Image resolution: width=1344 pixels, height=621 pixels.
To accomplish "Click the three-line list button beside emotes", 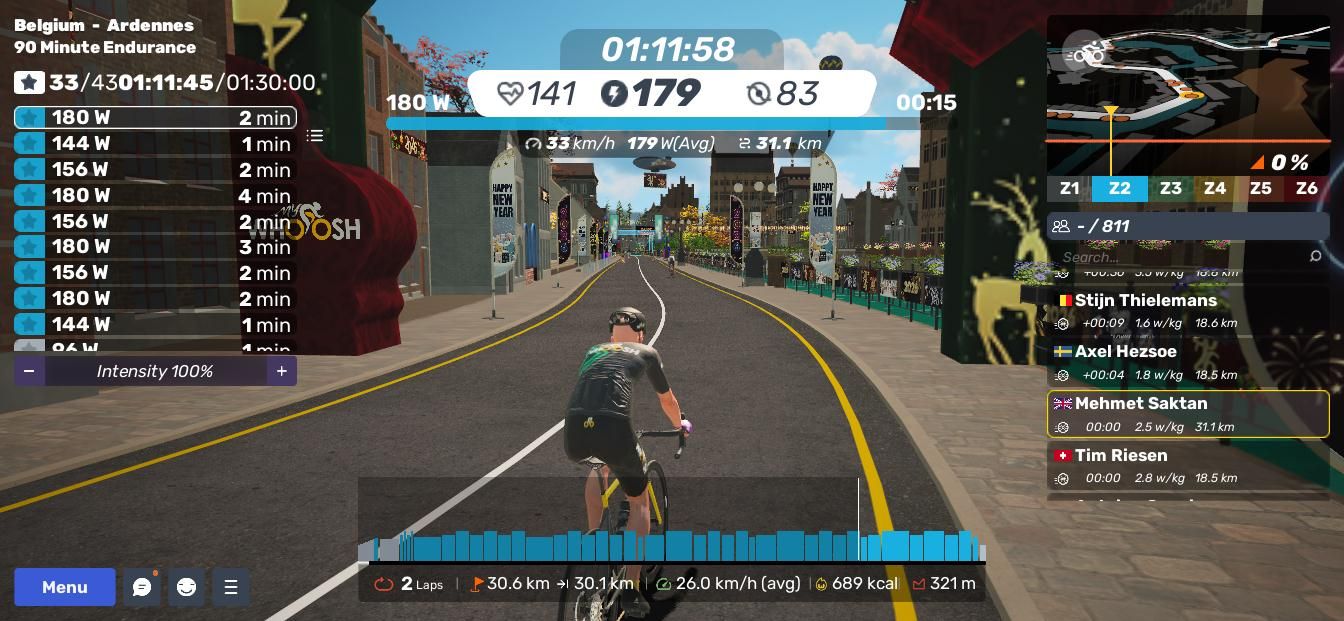I will pyautogui.click(x=231, y=587).
